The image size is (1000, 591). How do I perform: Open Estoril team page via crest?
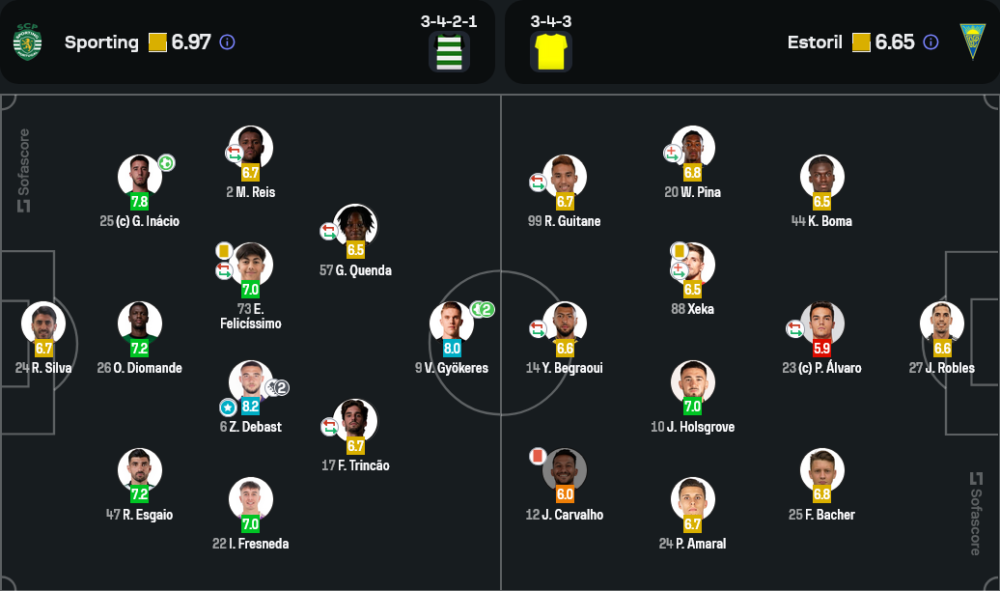click(972, 42)
